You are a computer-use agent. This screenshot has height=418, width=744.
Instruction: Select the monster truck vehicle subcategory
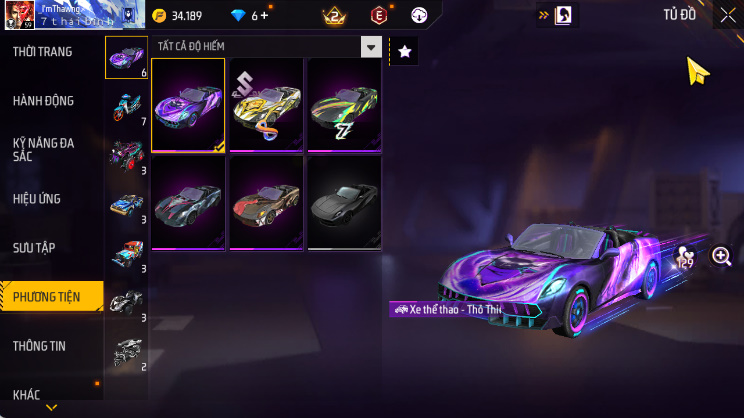click(127, 155)
